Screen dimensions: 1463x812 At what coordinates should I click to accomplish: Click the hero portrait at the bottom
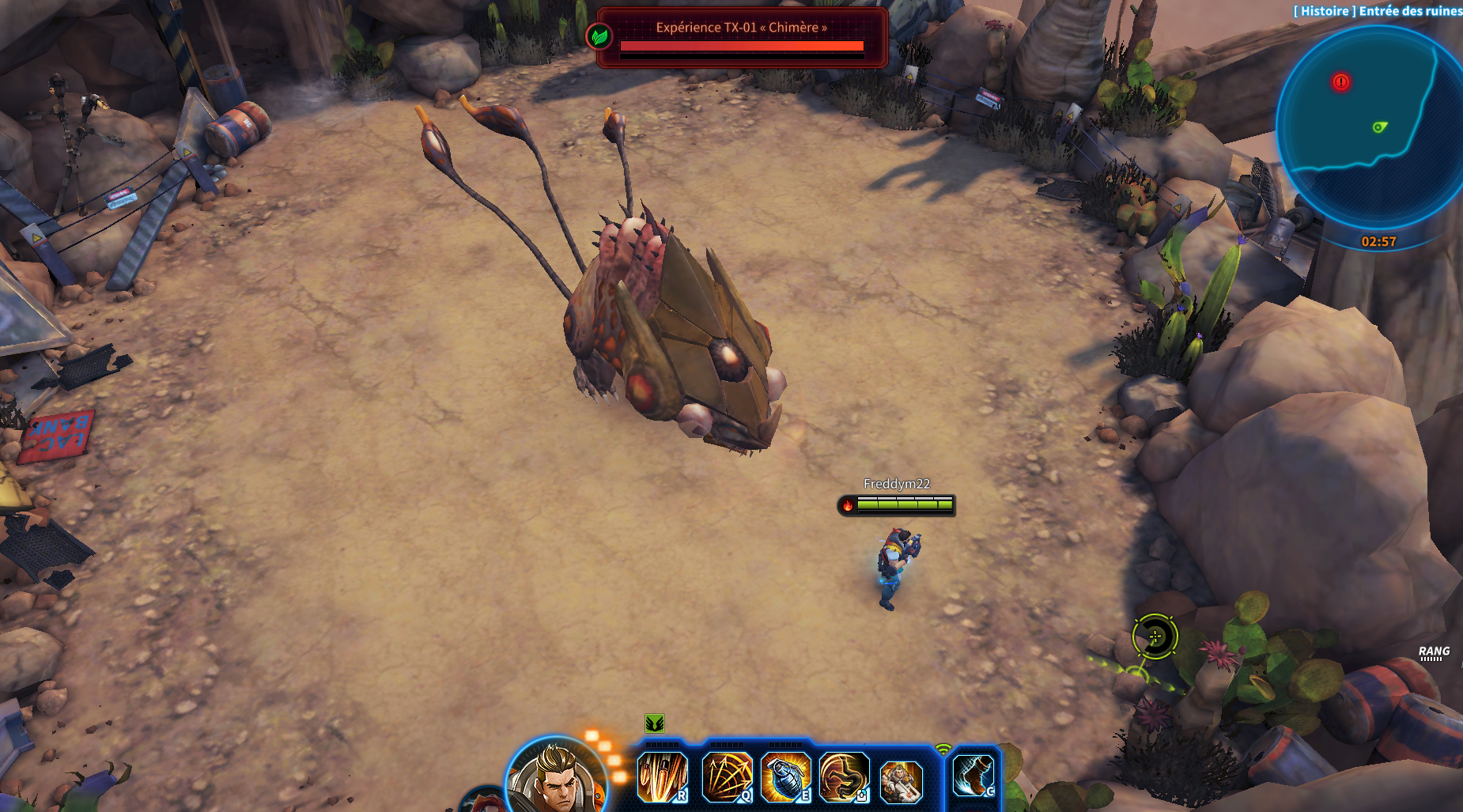pos(556,779)
